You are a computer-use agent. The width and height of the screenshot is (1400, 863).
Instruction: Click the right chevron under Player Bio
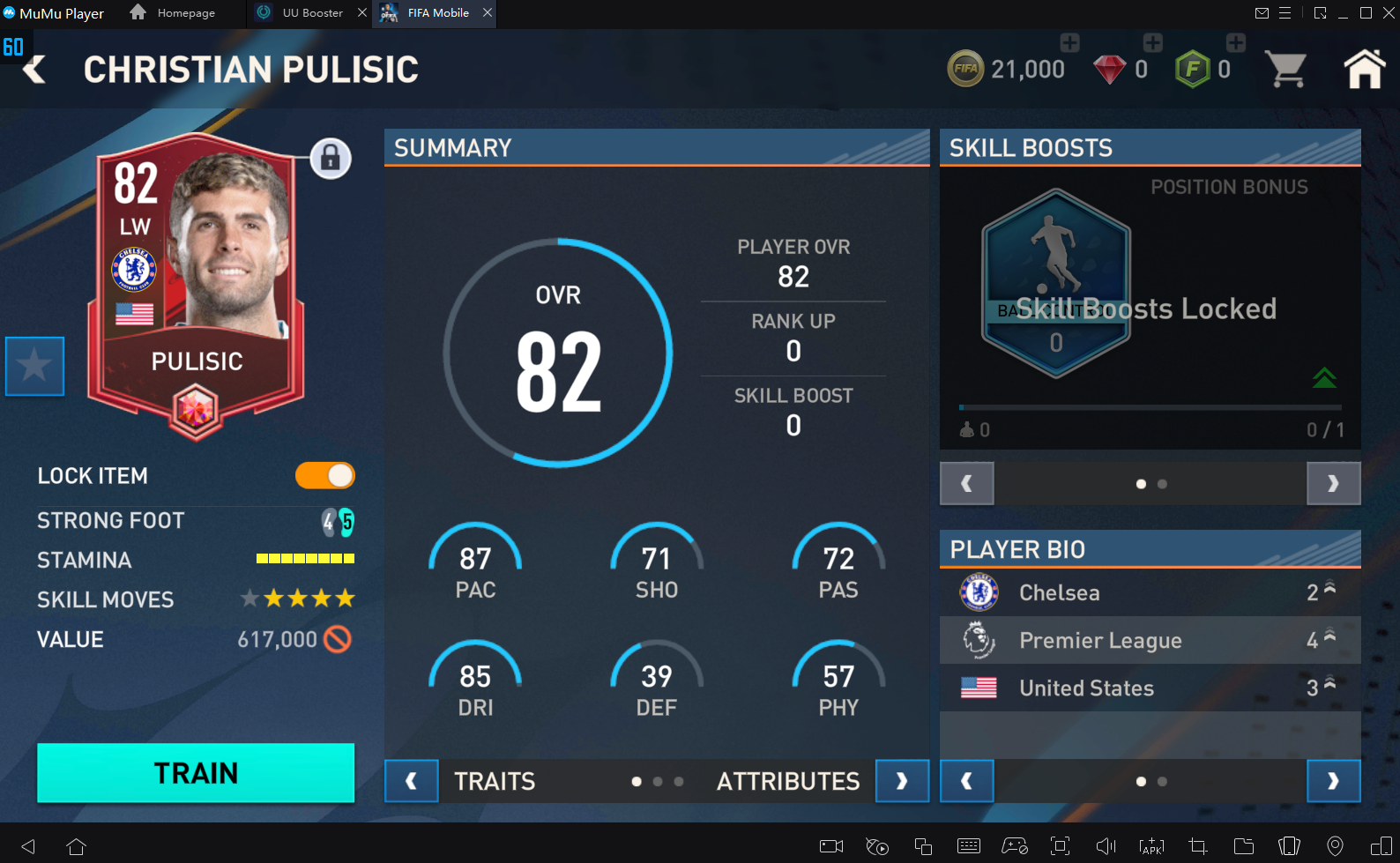pyautogui.click(x=1333, y=781)
